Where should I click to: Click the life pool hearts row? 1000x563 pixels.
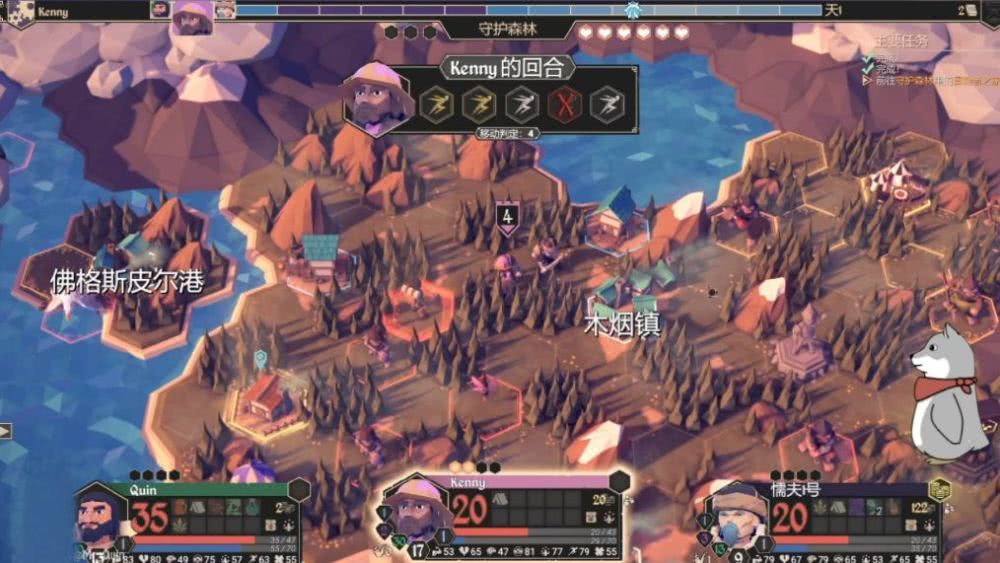(x=634, y=32)
